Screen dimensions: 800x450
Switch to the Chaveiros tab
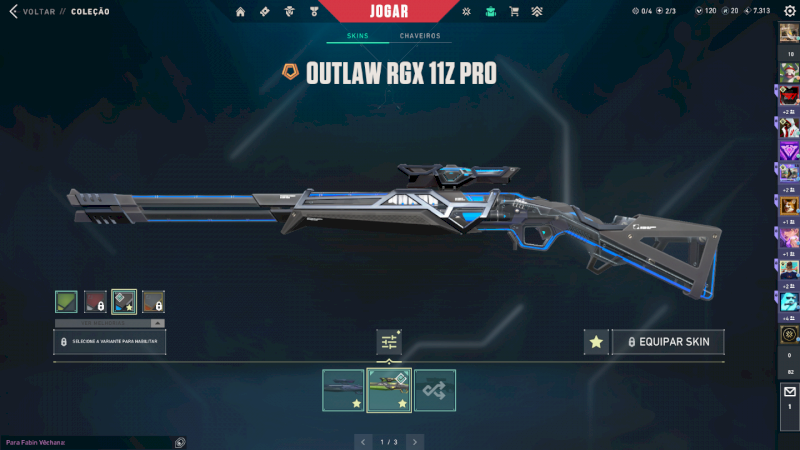[420, 36]
